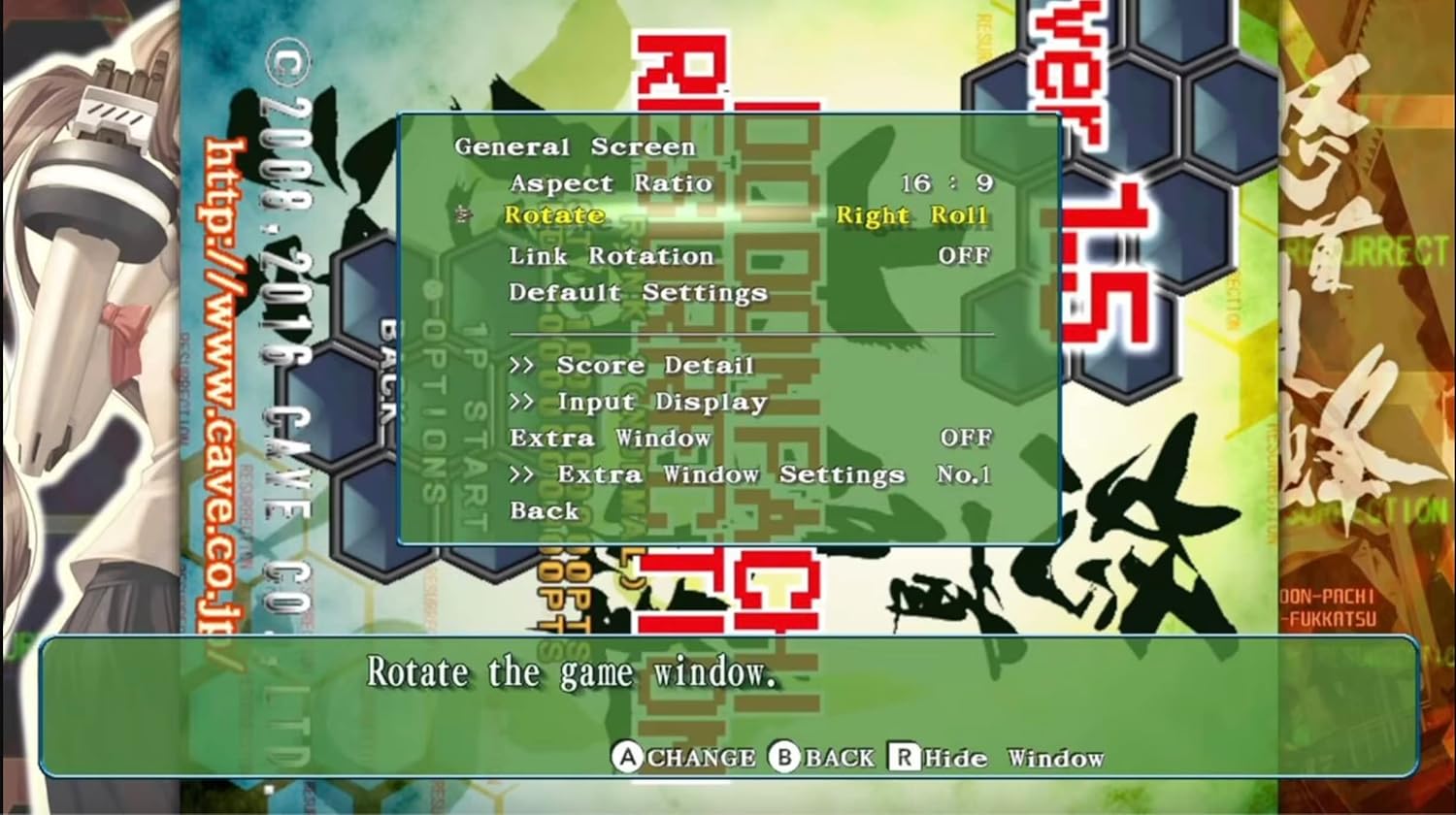
Task: Click Back in General Screen menu
Action: point(544,510)
